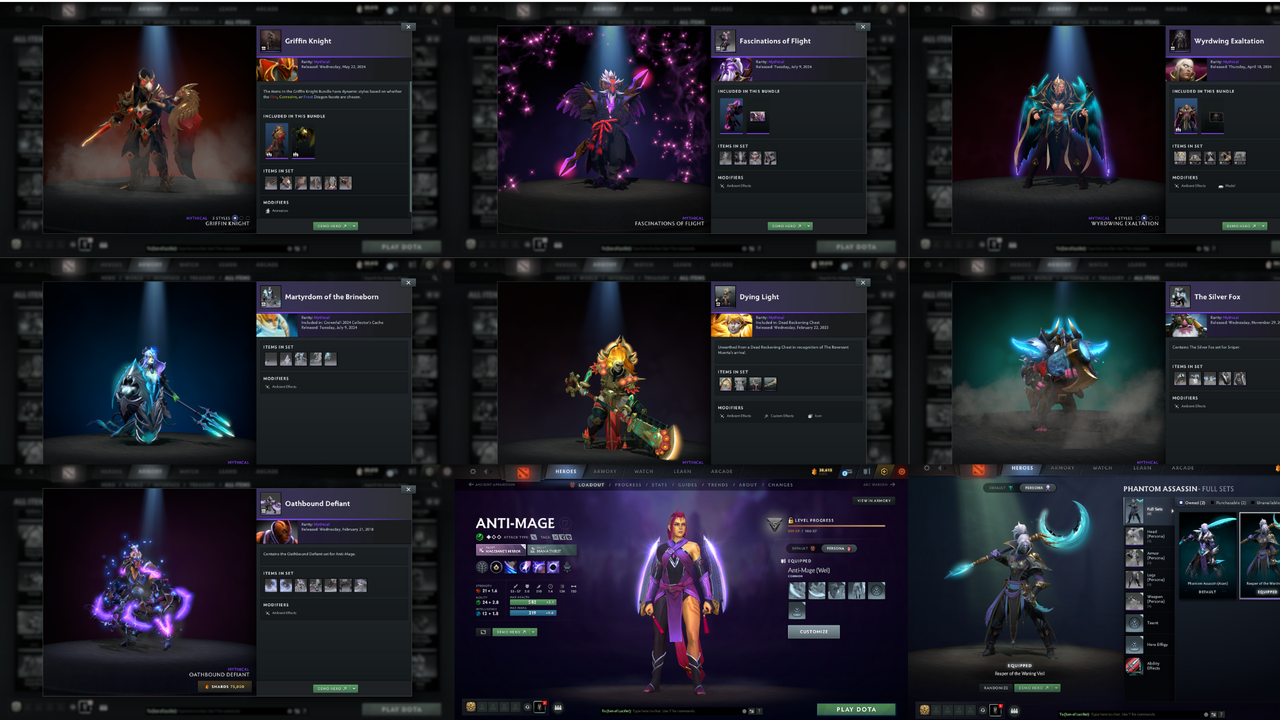Click the Level Progress XP bar
The height and width of the screenshot is (720, 1280).
pos(837,525)
